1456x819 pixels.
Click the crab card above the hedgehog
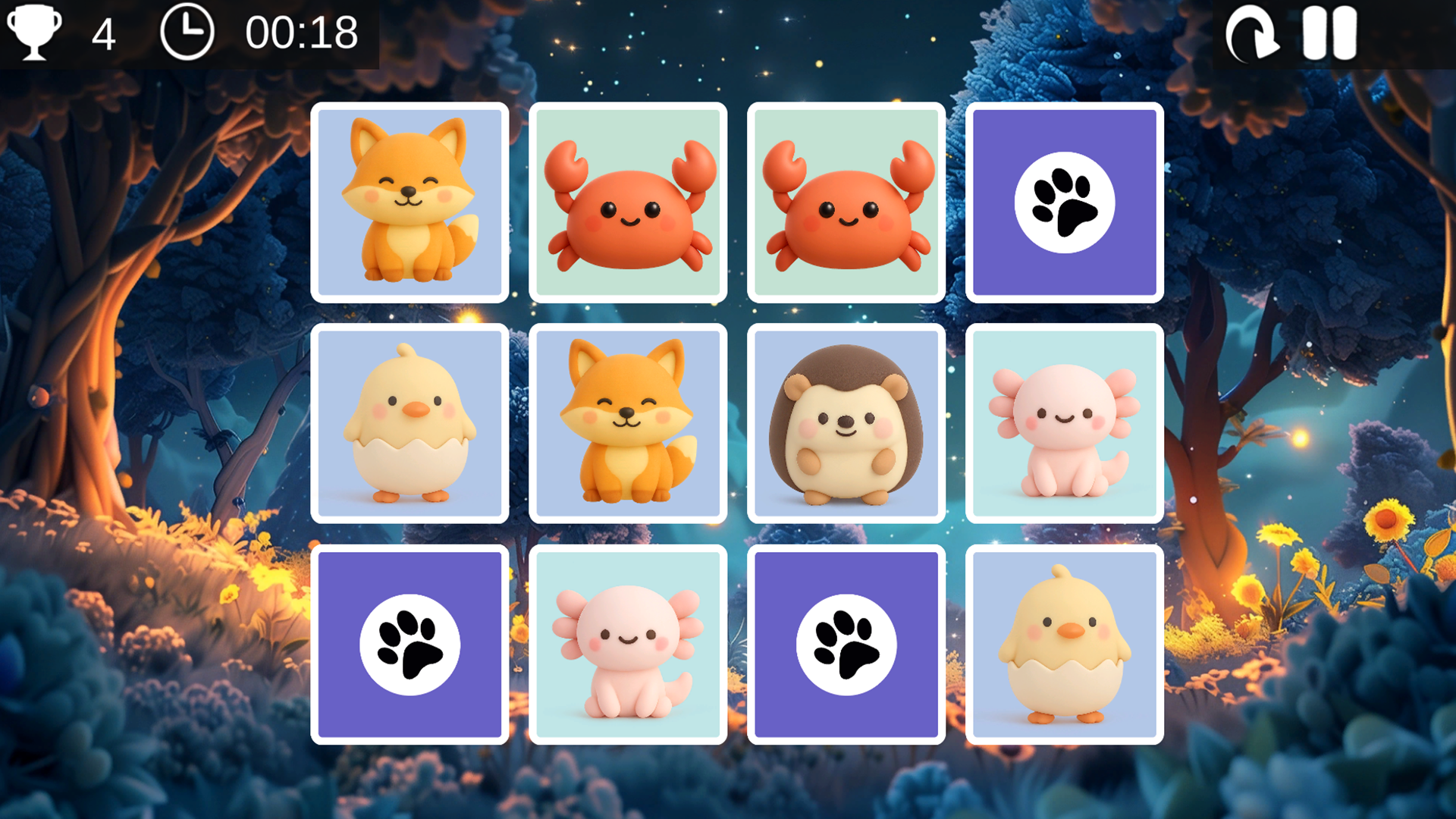(x=846, y=202)
